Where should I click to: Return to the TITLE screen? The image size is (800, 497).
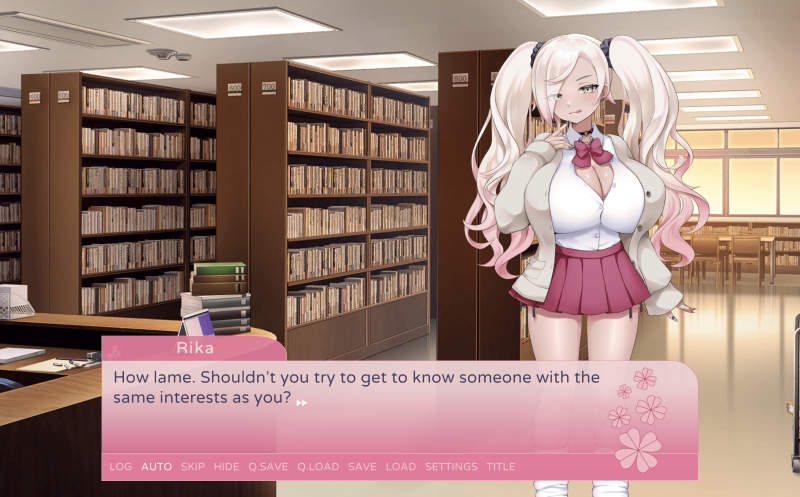501,467
